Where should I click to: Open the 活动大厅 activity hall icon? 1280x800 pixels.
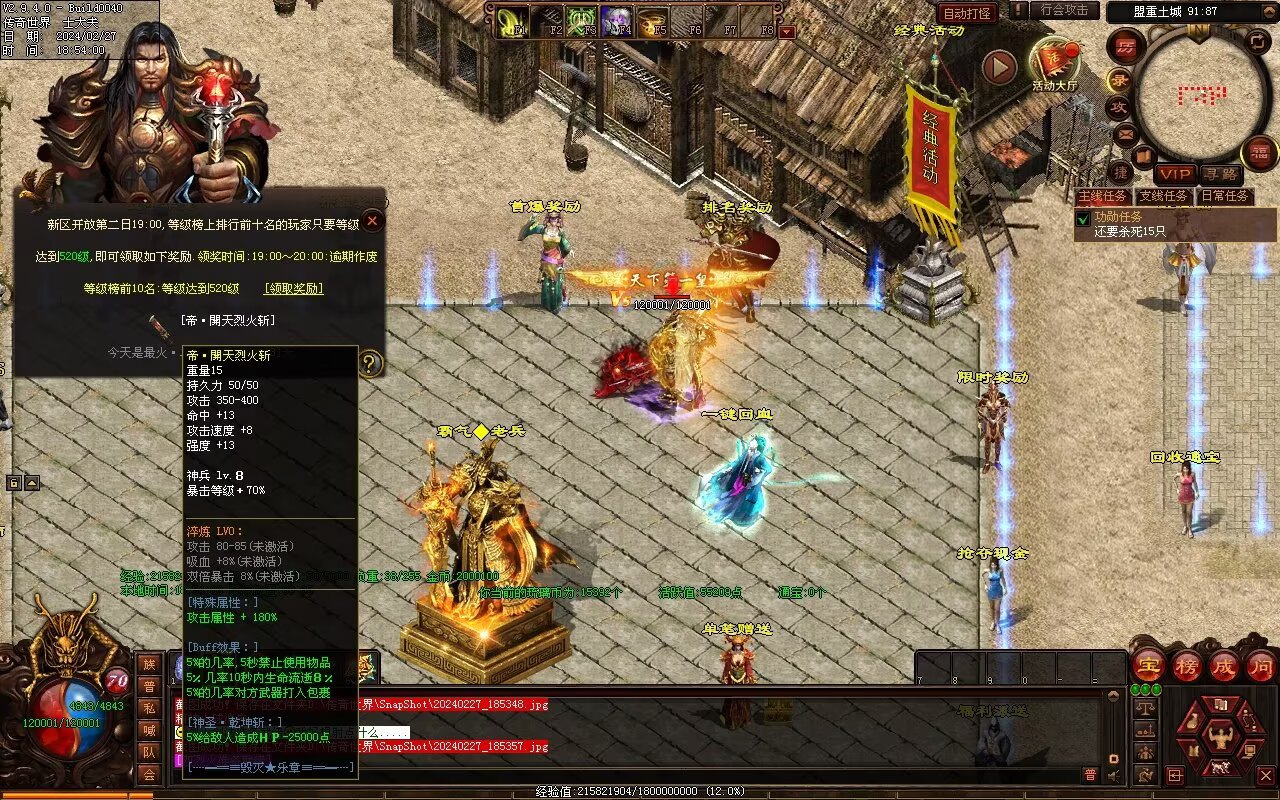tap(1055, 63)
